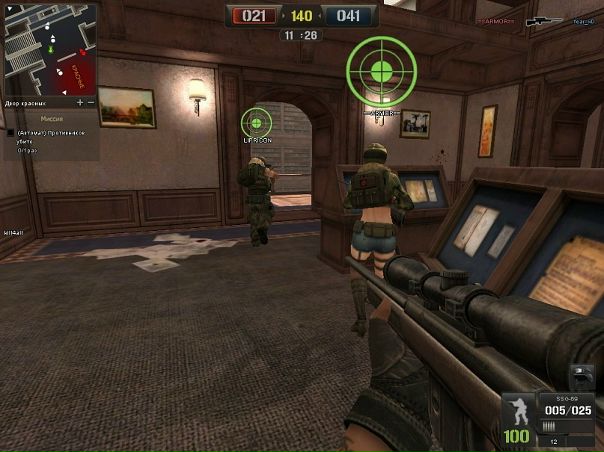The height and width of the screenshot is (452, 604).
Task: Open the Миссия mission tracker panel
Action: 52,117
